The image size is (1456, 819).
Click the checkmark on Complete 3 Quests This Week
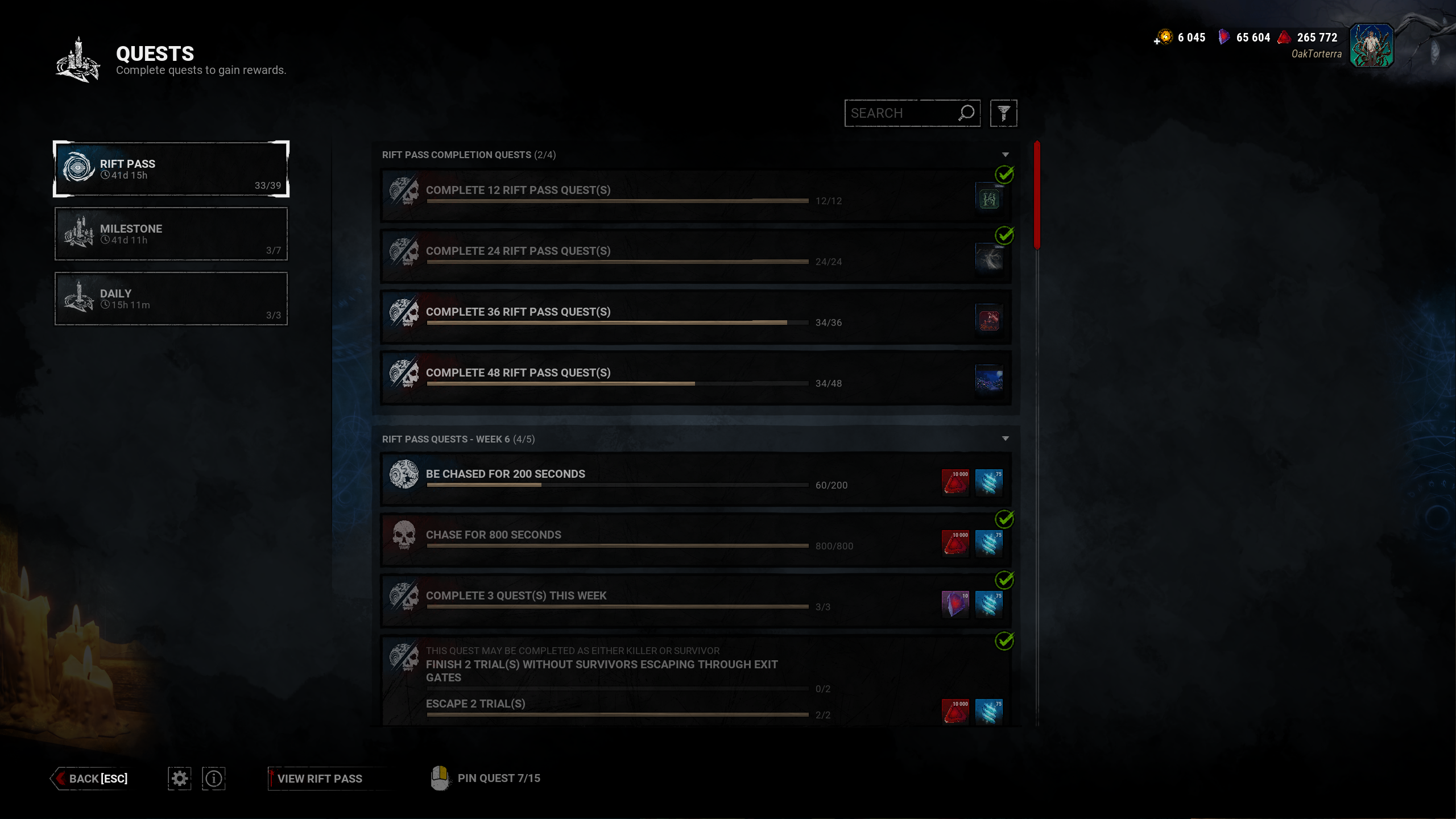1005,581
